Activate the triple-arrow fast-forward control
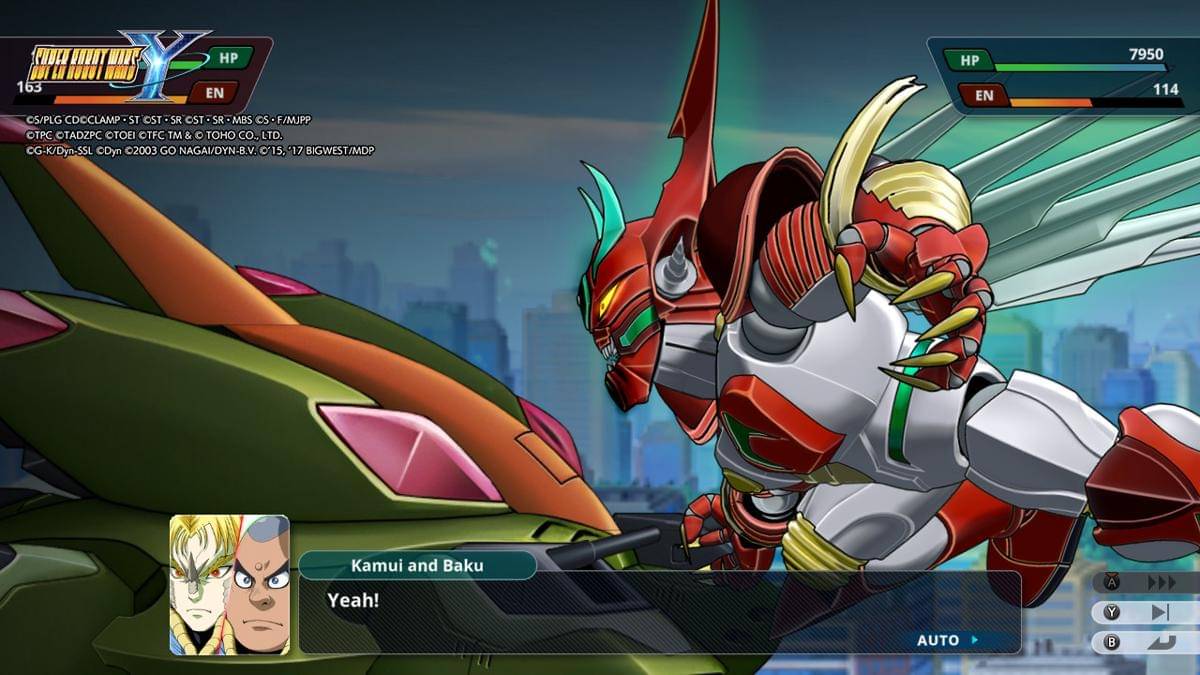Screen dimensions: 1200x675 [1160, 582]
